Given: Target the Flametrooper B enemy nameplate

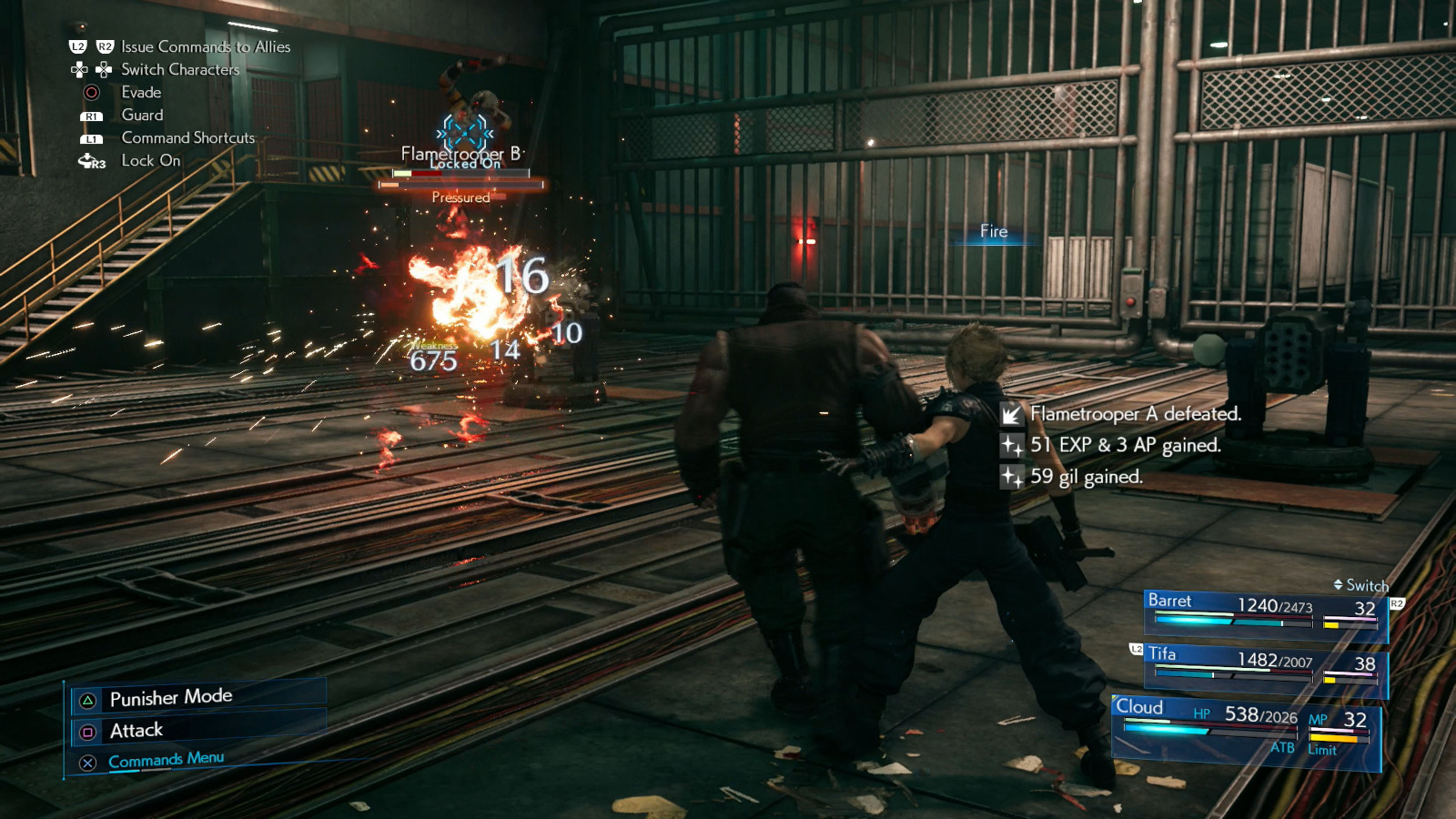Looking at the screenshot, I should 462,154.
